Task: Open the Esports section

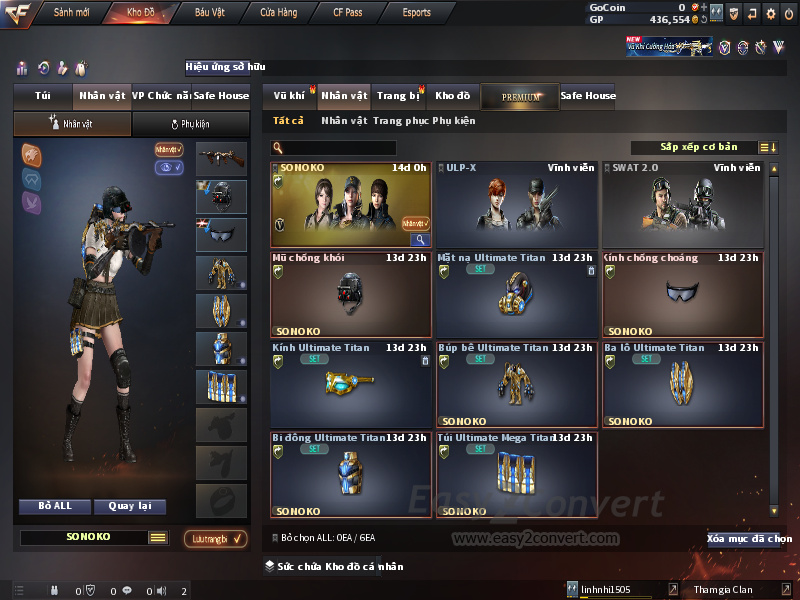Action: coord(416,13)
